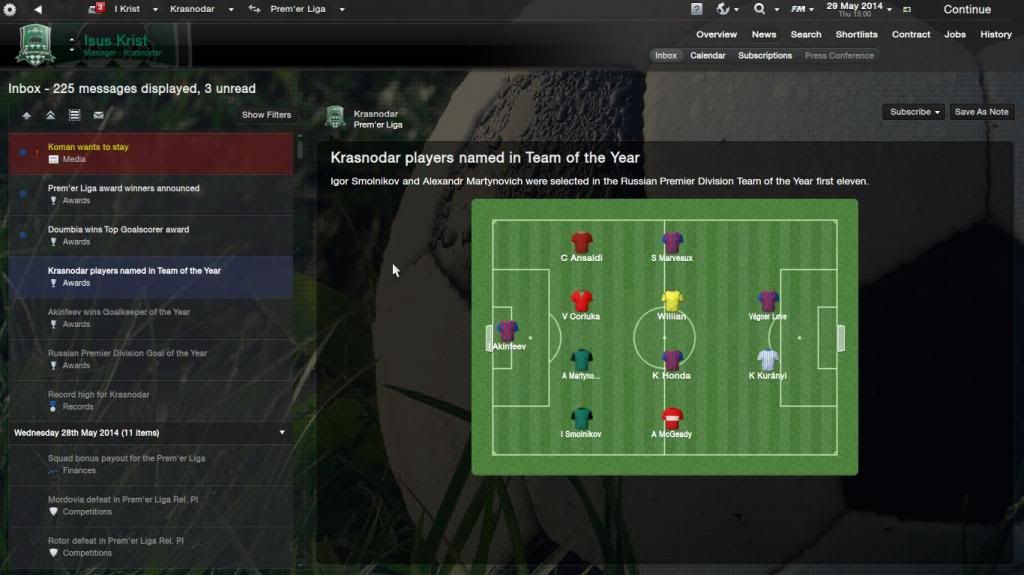The height and width of the screenshot is (575, 1024).
Task: Collapse the Wednesday 28th May 2014 group
Action: pos(282,433)
